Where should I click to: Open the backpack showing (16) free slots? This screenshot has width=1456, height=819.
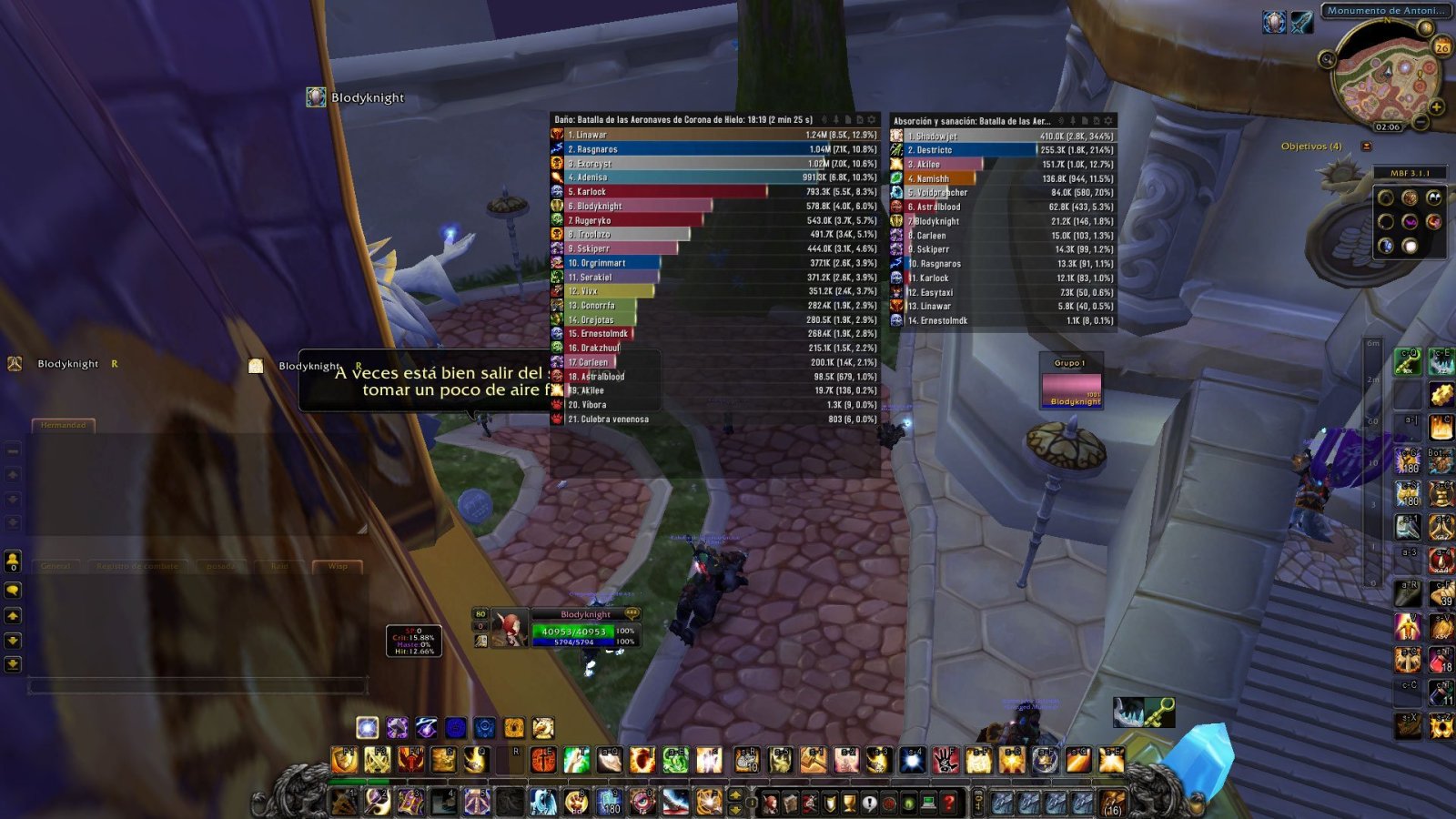(1113, 804)
